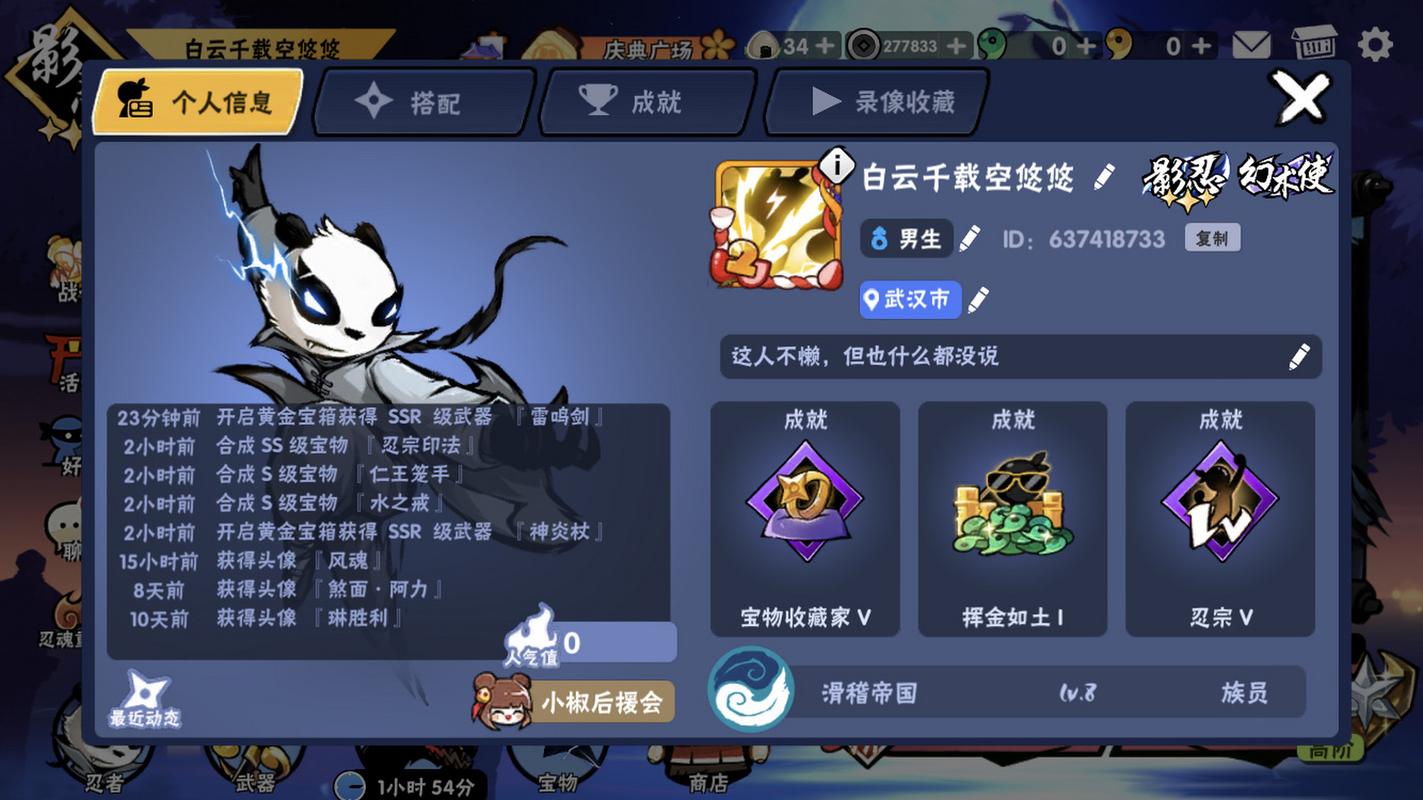
Task: Click the 滑稽帝国 clan emblem
Action: (749, 692)
